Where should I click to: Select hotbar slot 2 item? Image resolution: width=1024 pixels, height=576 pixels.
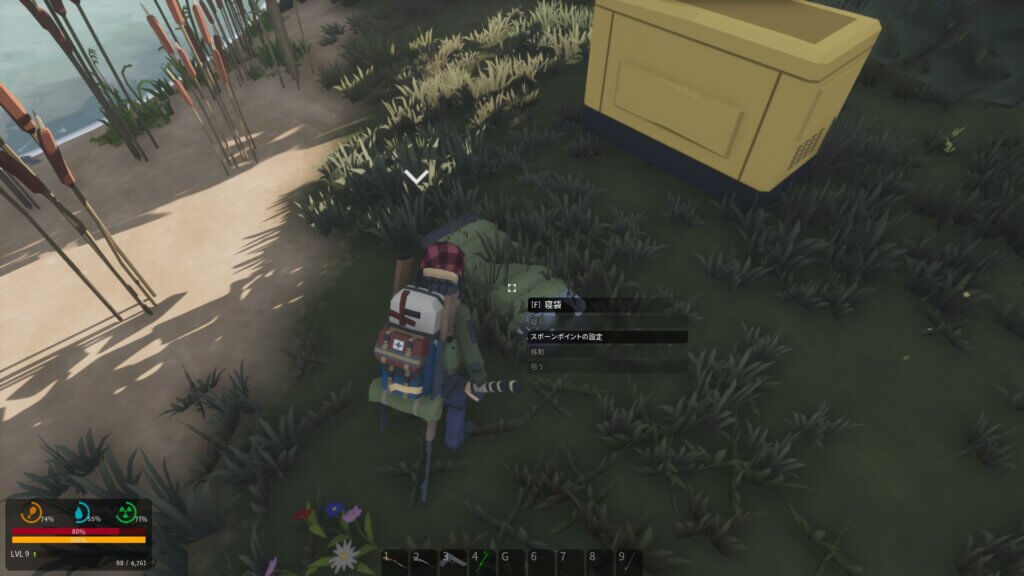[424, 559]
